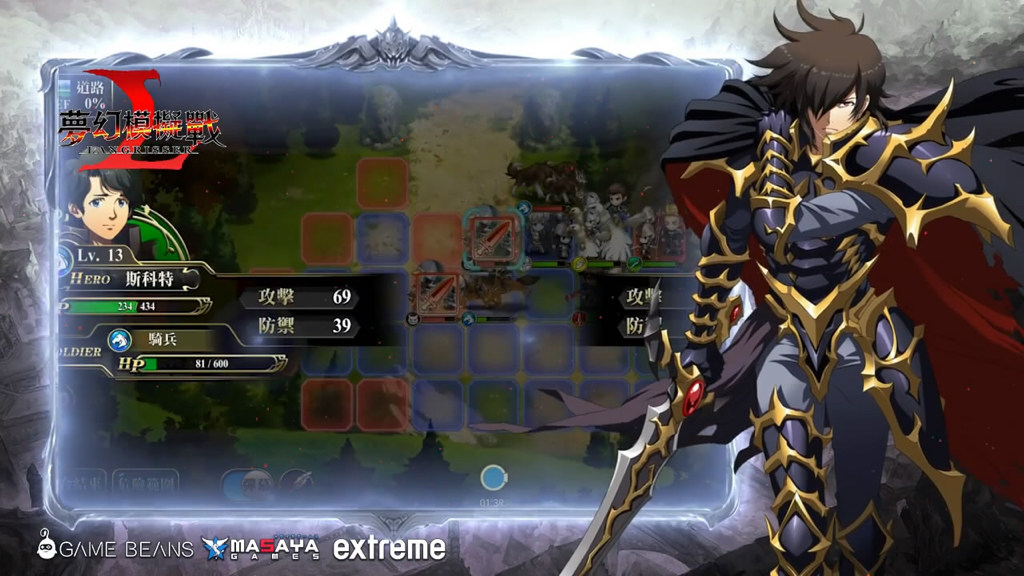This screenshot has height=576, width=1024.
Task: Choose the lower sword attack marker
Action: pos(437,291)
